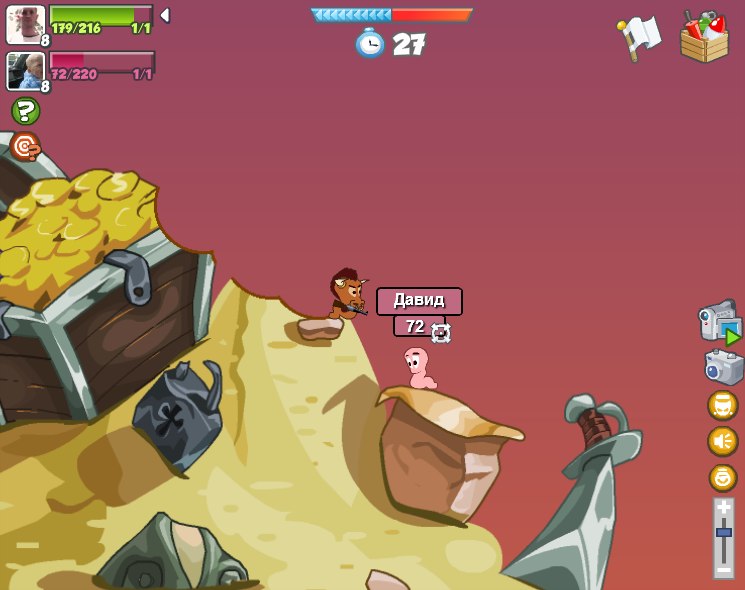The image size is (745, 590).
Task: Take a screenshot with the camera icon
Action: coord(723,367)
